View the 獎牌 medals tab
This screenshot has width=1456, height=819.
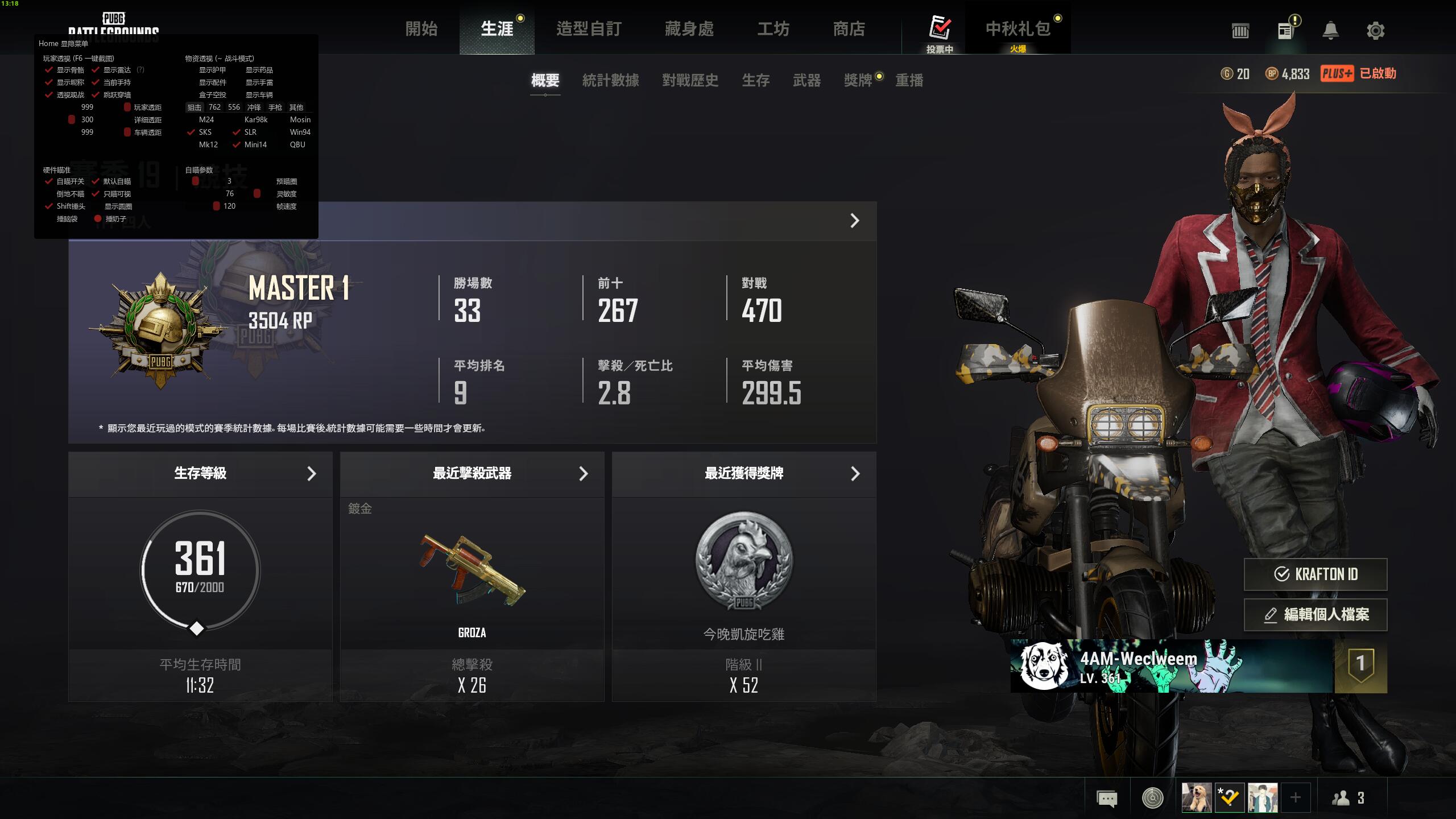coord(858,81)
